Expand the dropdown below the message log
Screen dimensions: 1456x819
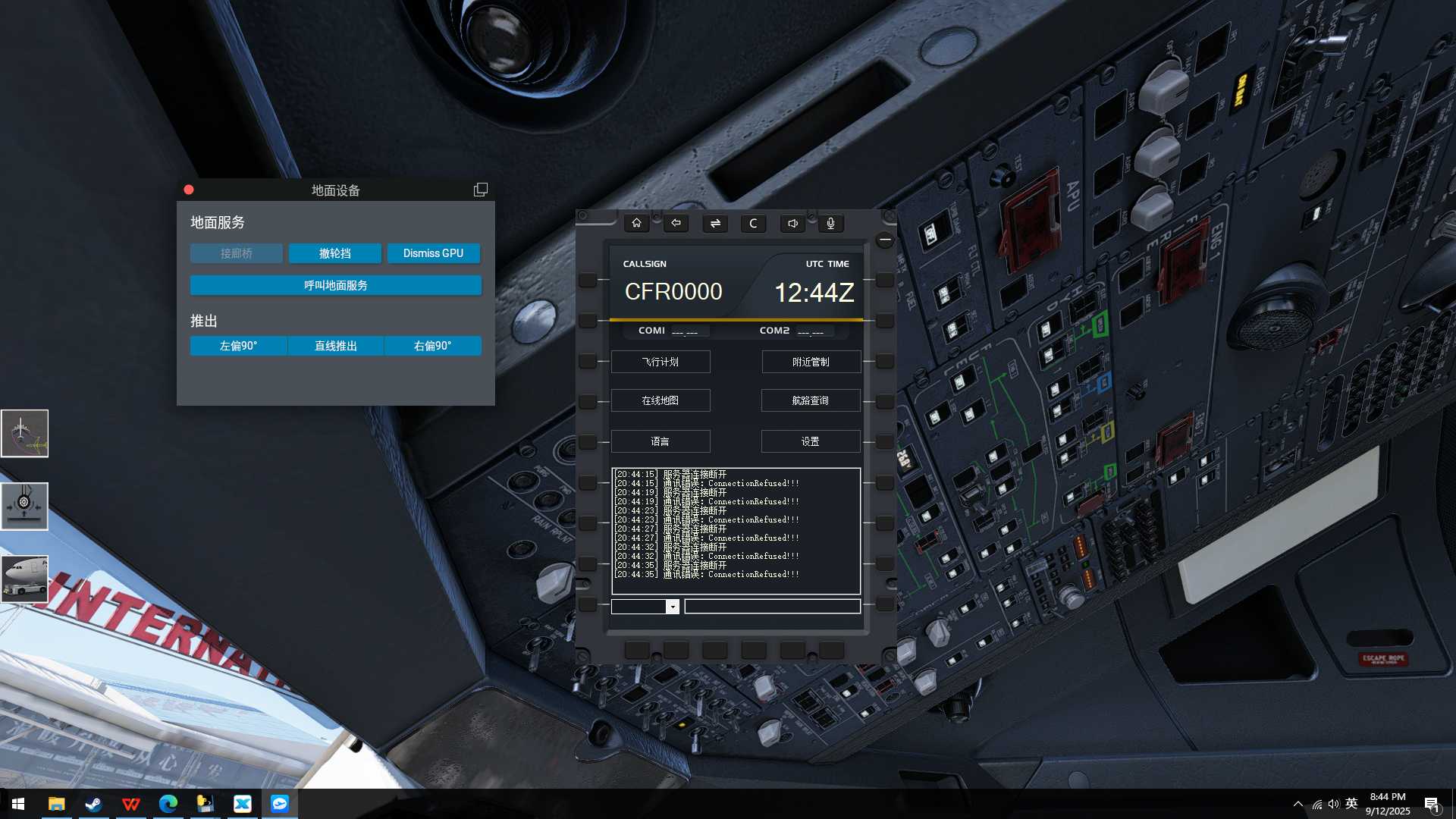pyautogui.click(x=672, y=607)
